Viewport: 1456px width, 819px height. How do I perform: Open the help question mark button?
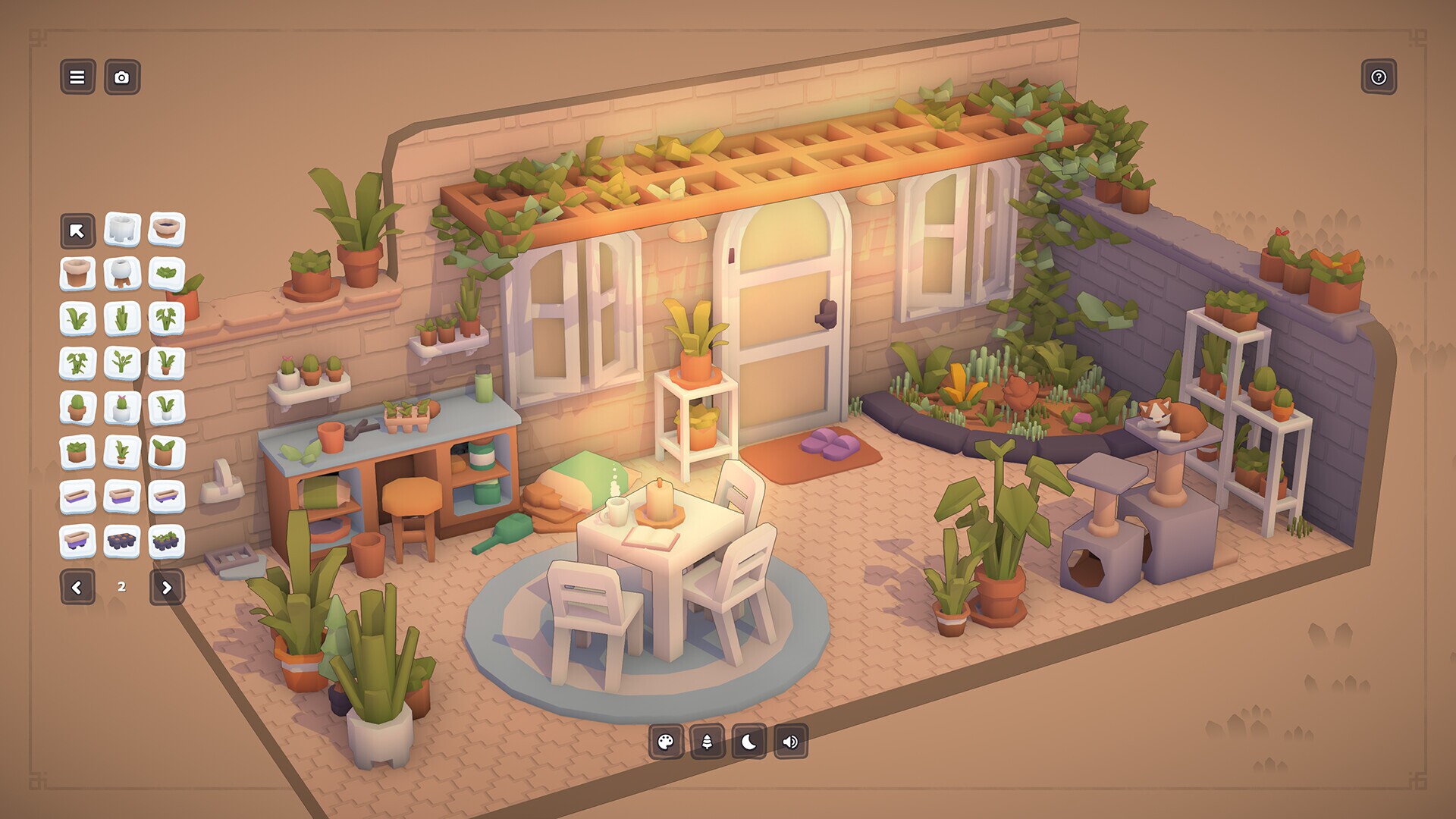pos(1378,77)
